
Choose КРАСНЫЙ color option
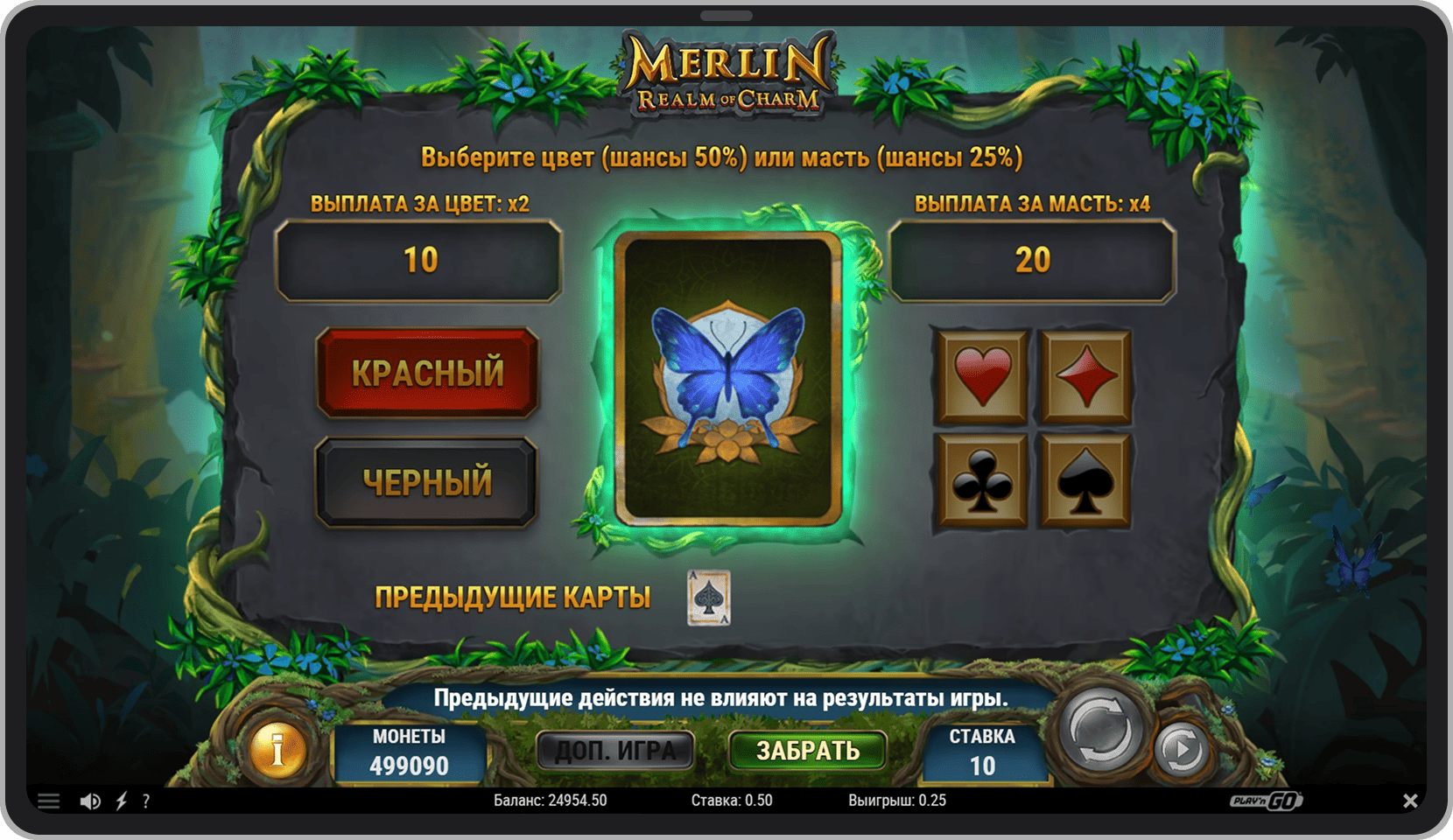428,374
